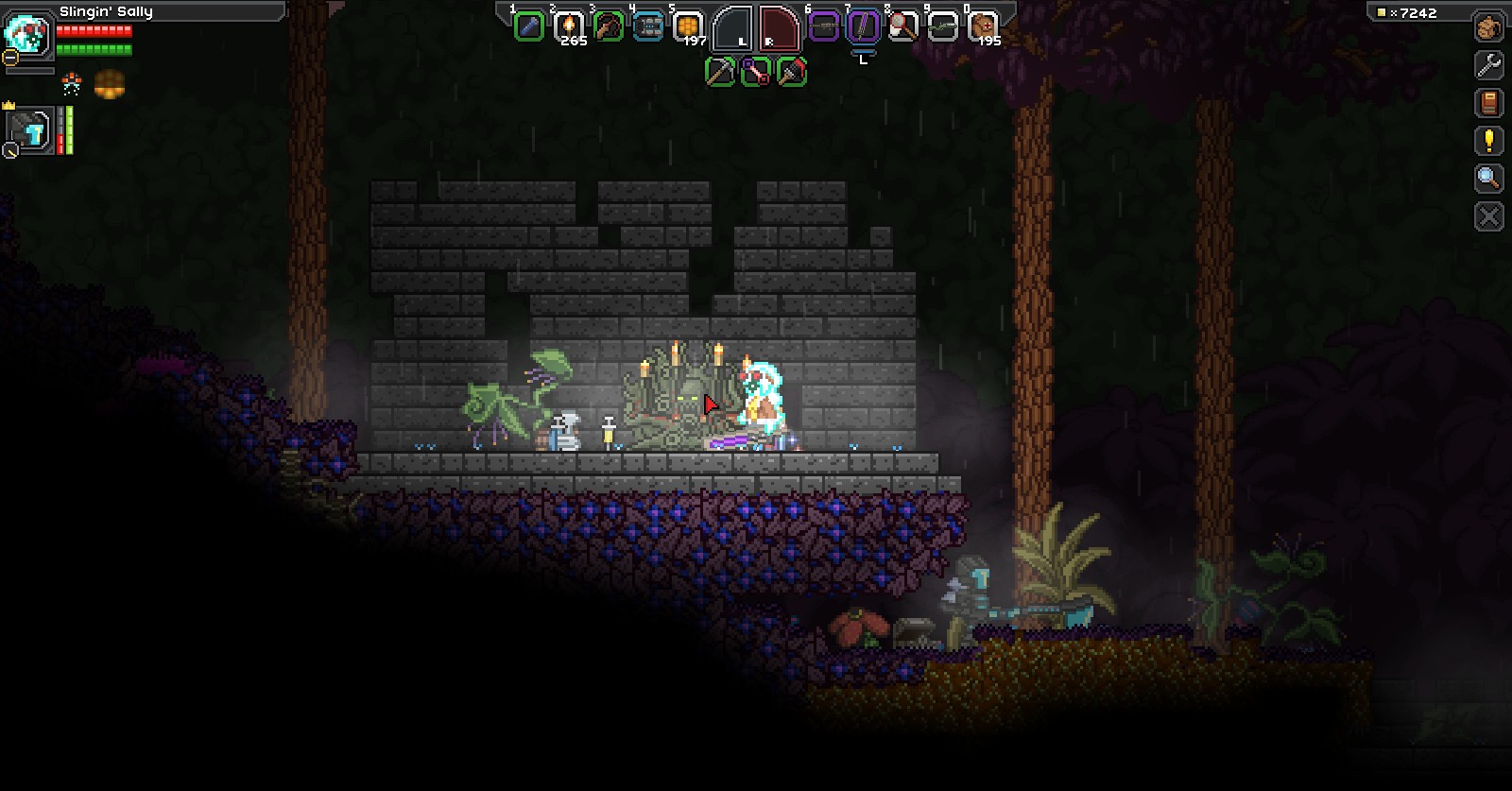Viewport: 1512px width, 791px height.
Task: Click the red right-hand slot
Action: click(779, 28)
